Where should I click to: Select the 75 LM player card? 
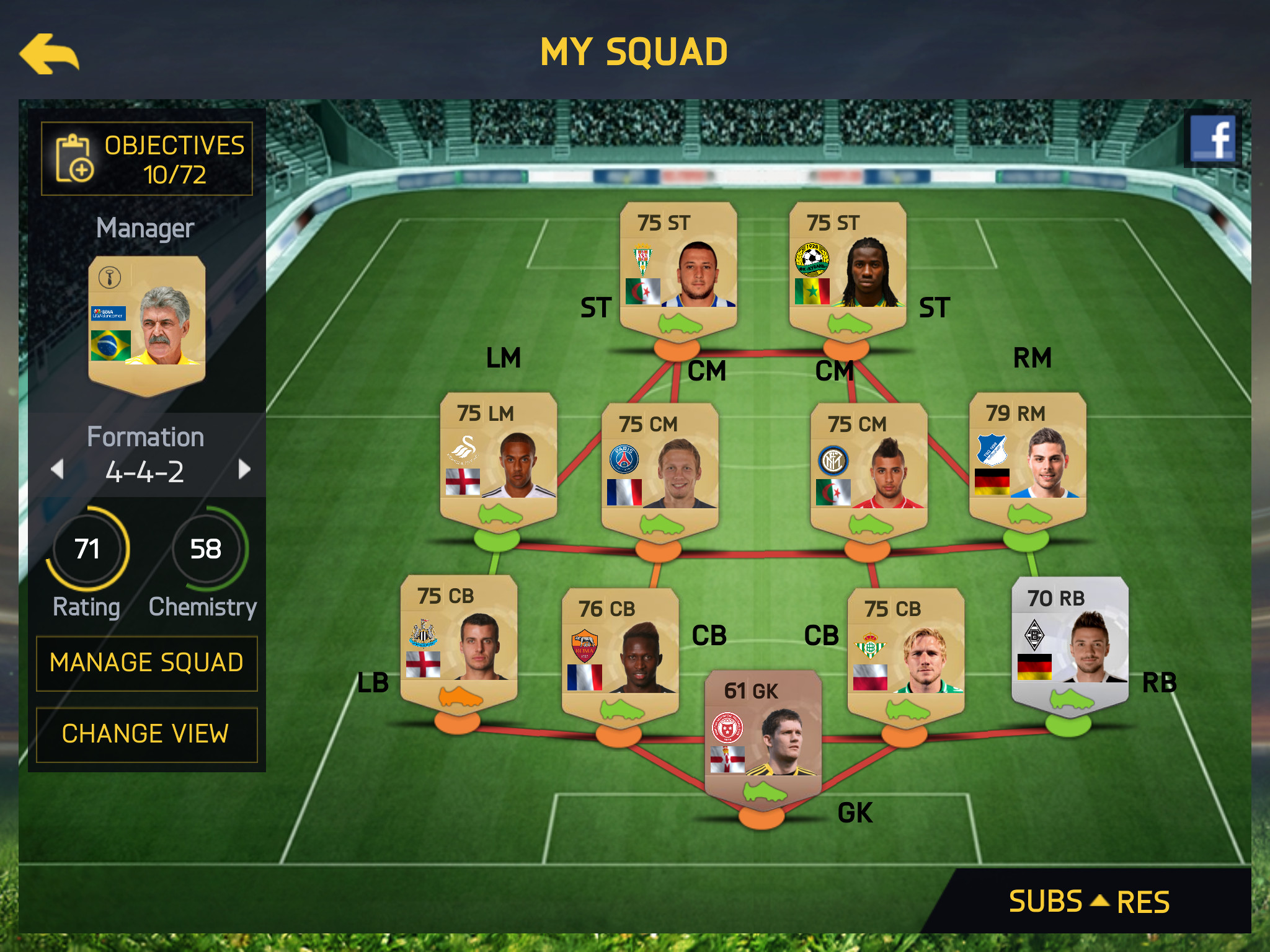(x=499, y=460)
